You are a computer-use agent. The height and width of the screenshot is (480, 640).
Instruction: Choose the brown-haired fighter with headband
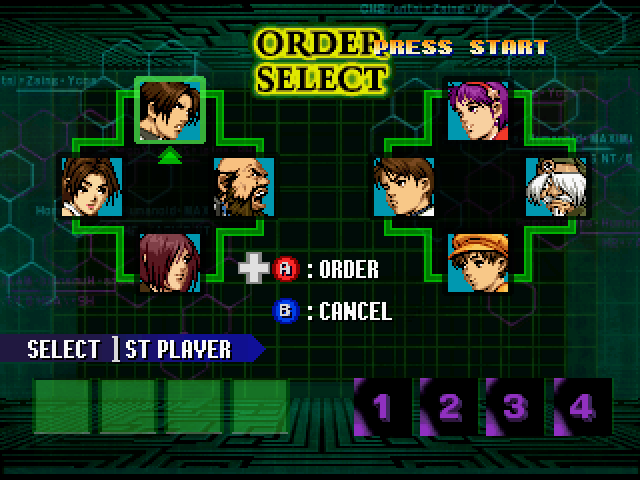[92, 186]
